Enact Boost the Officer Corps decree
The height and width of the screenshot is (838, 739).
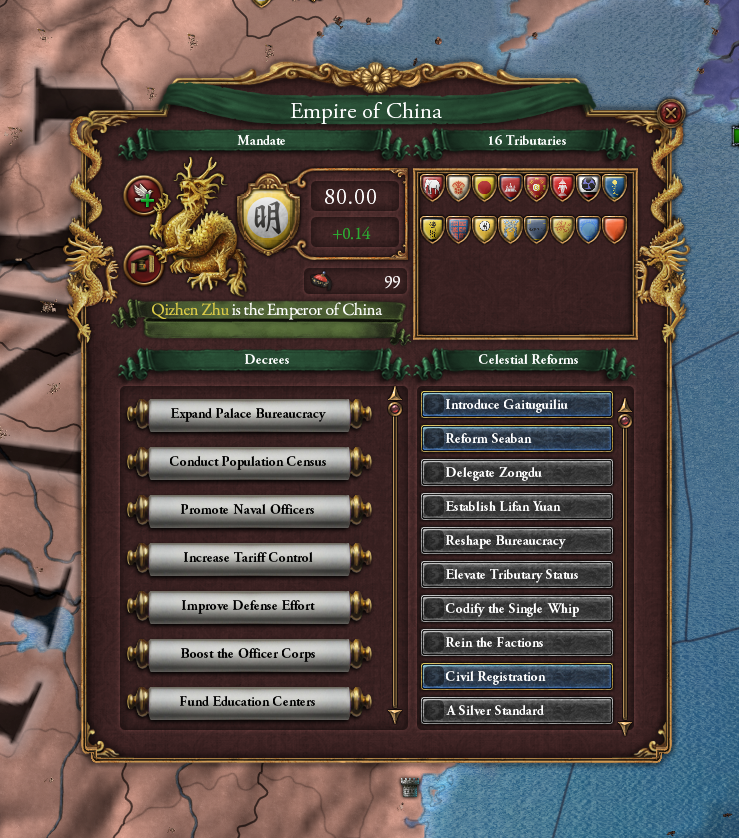pos(248,654)
